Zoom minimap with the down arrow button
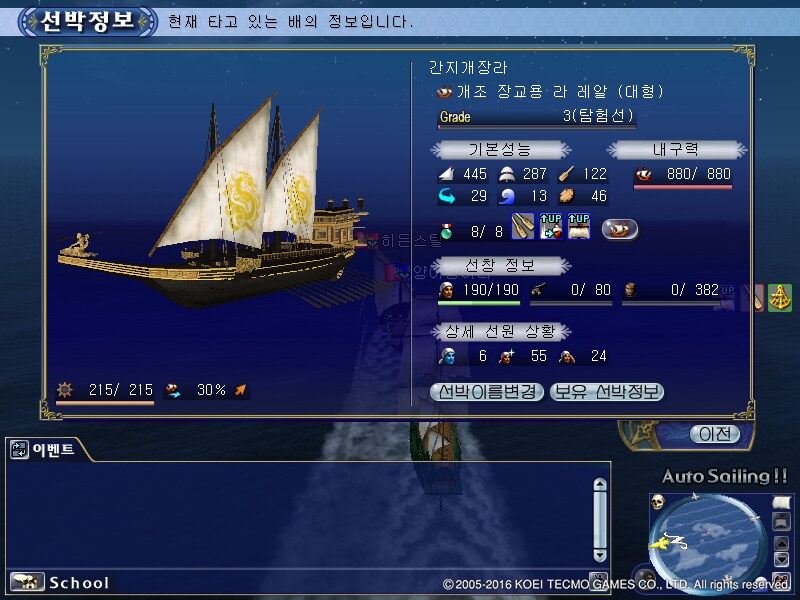 [782, 561]
